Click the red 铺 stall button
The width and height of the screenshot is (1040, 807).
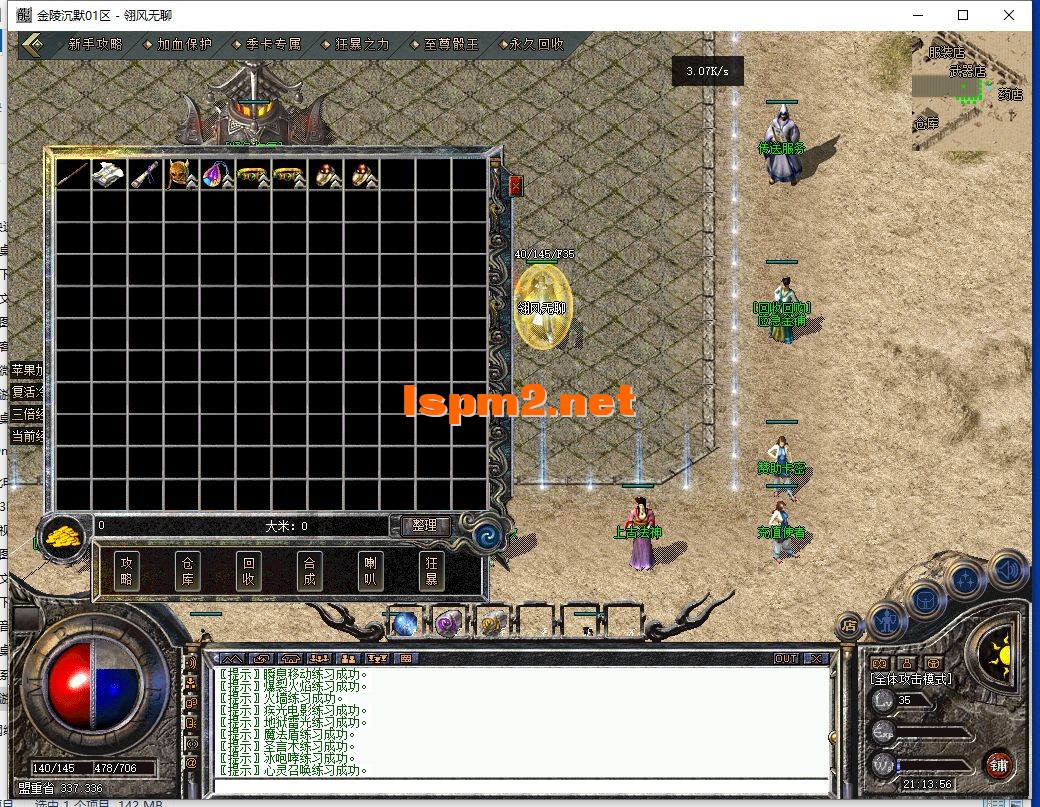(996, 767)
